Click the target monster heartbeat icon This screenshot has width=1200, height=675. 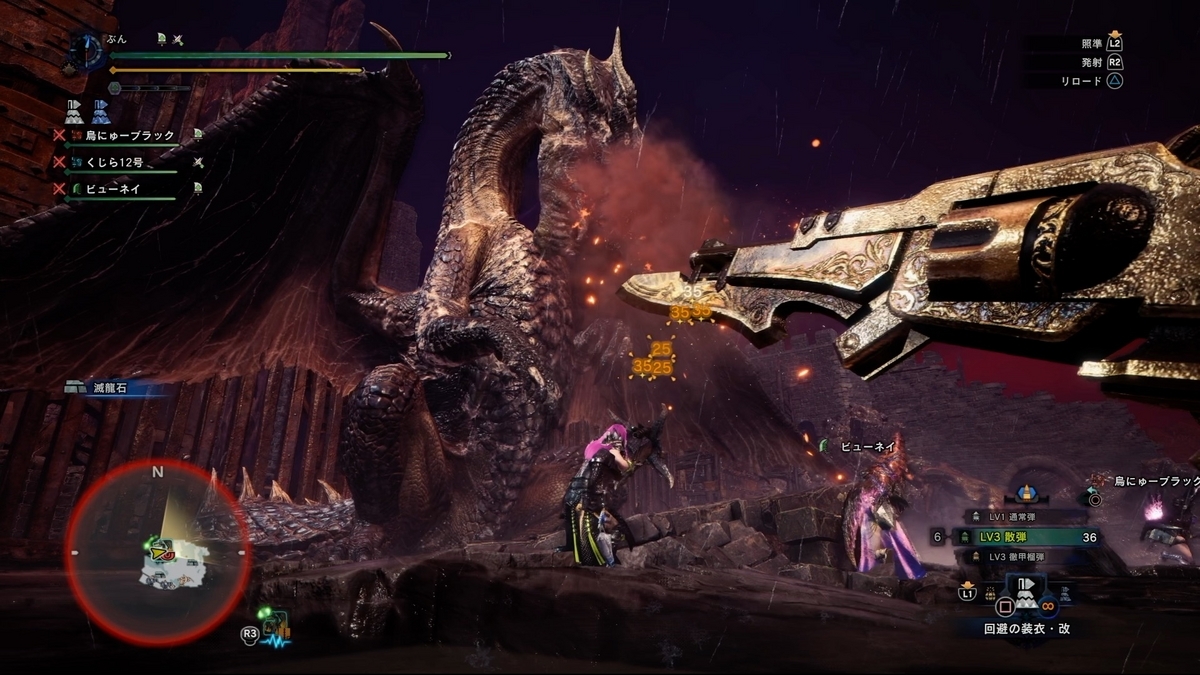click(x=276, y=629)
